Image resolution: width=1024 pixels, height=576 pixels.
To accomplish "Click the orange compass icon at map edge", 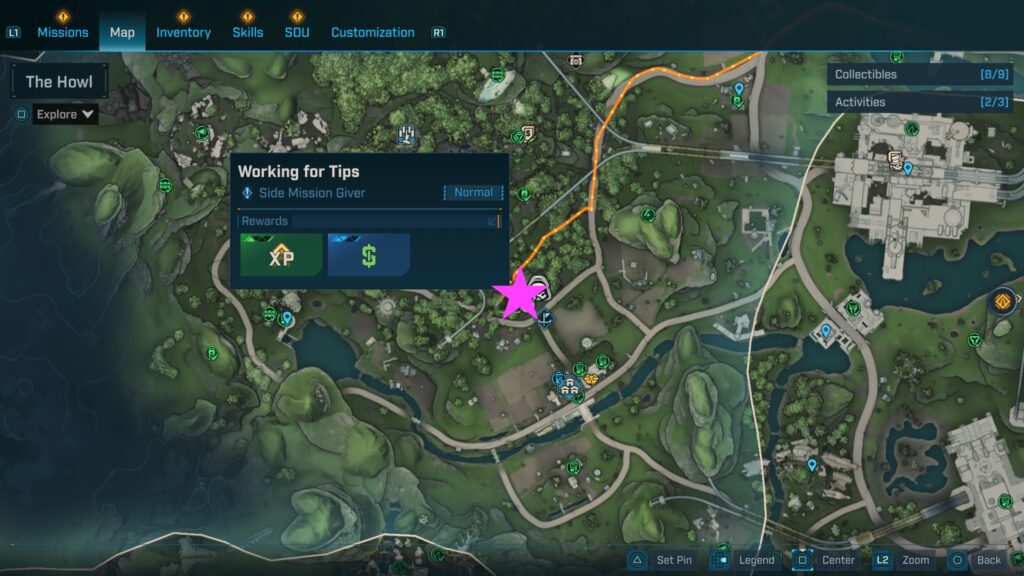I will click(1003, 301).
